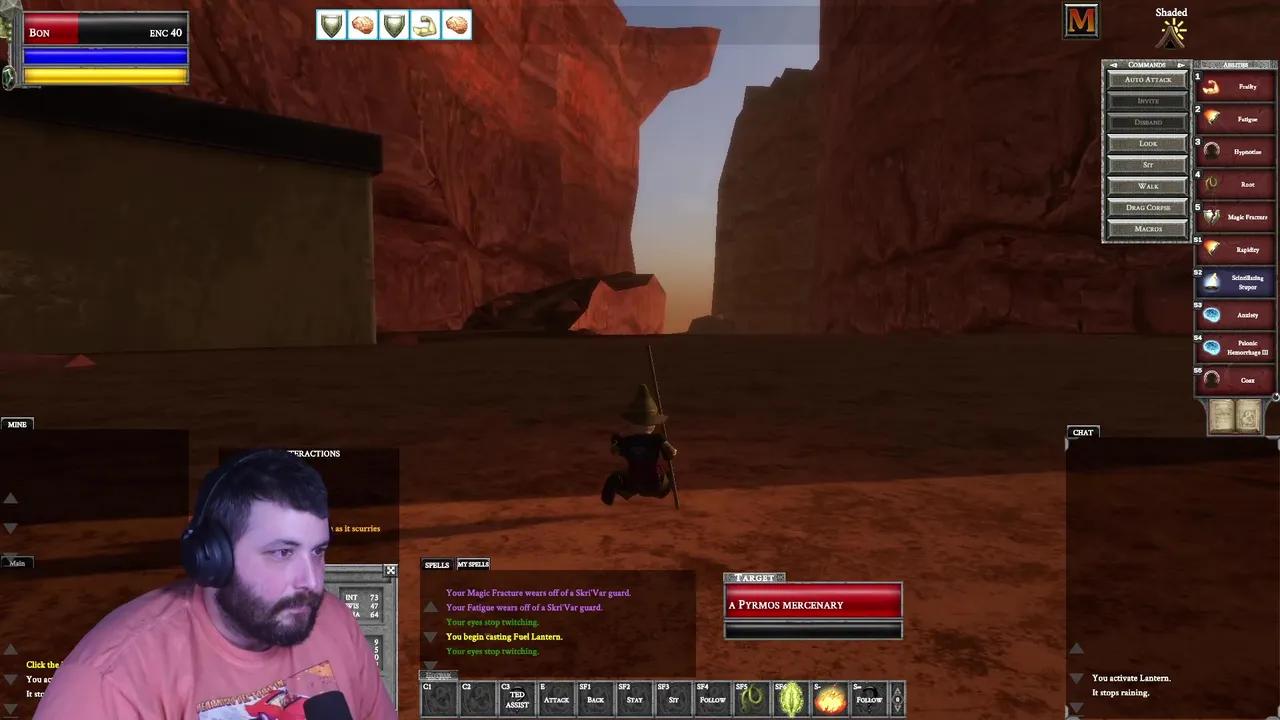The height and width of the screenshot is (720, 1280).
Task: Switch the Shaded graphics mode
Action: point(1170,28)
